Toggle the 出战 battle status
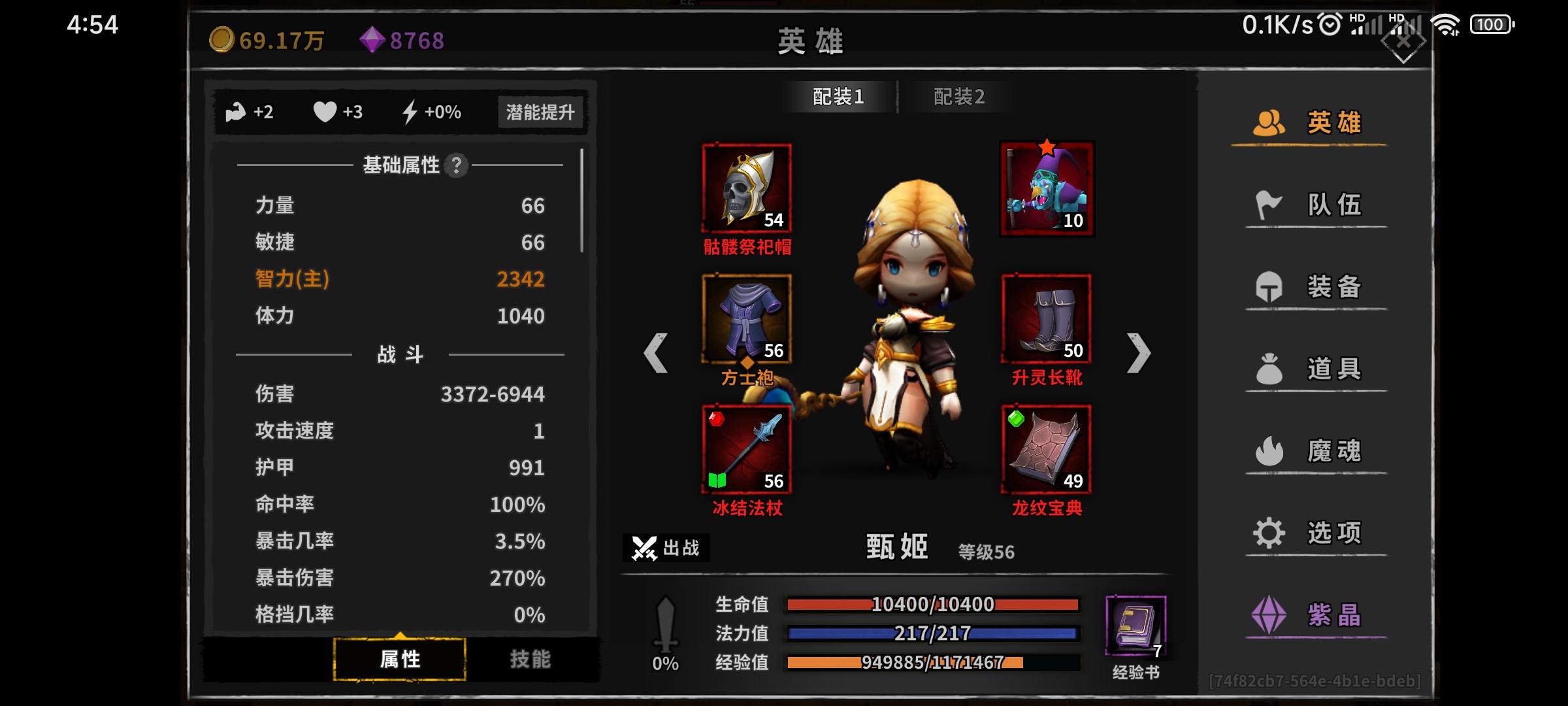Screen dimensions: 1568x706 coord(666,548)
